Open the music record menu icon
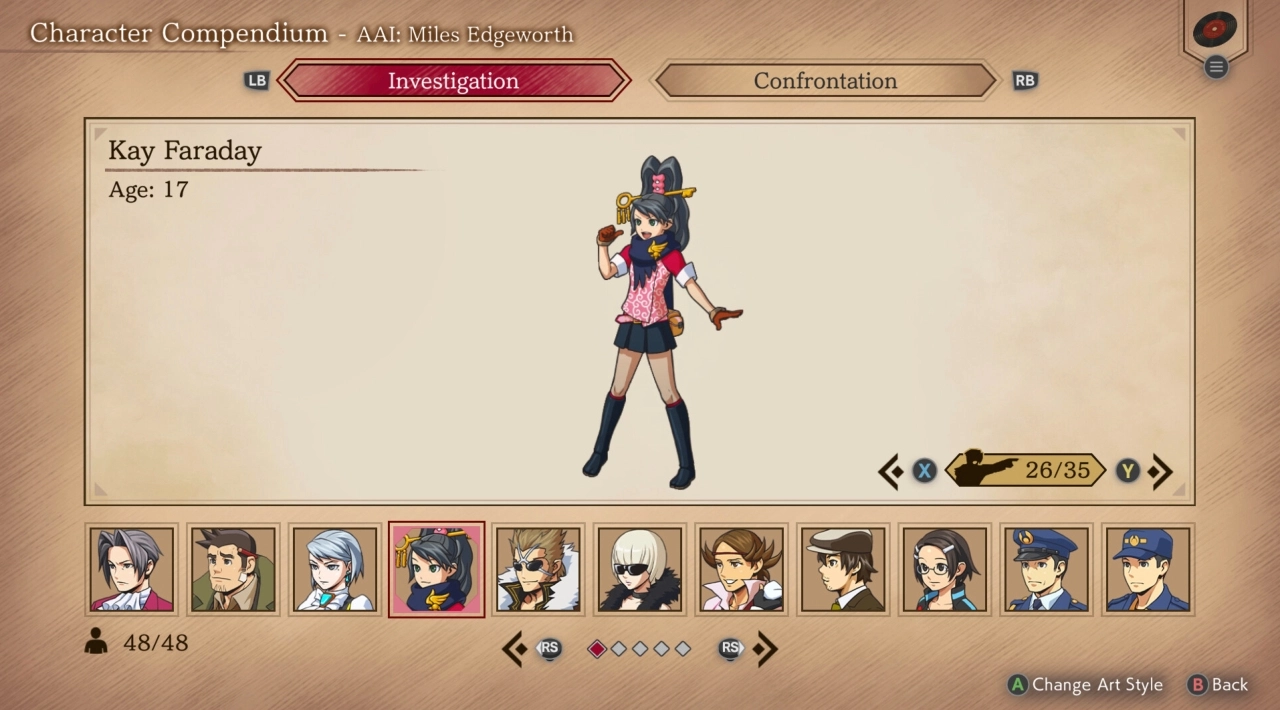Image resolution: width=1280 pixels, height=710 pixels. (1215, 32)
